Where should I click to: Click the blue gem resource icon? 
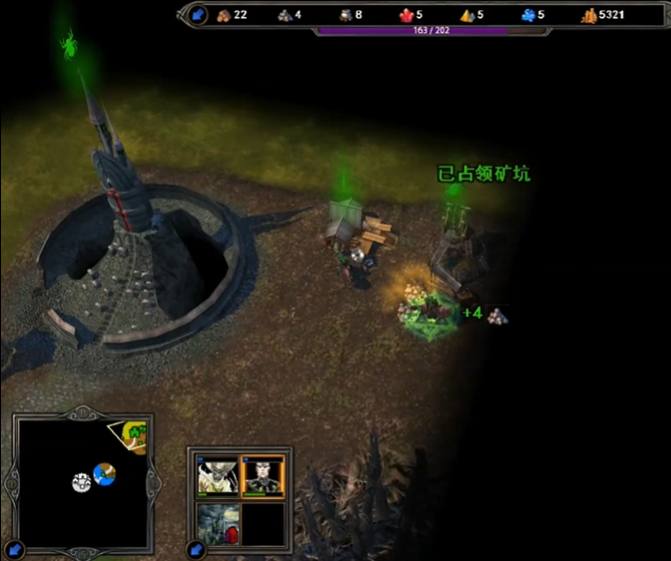pyautogui.click(x=528, y=15)
